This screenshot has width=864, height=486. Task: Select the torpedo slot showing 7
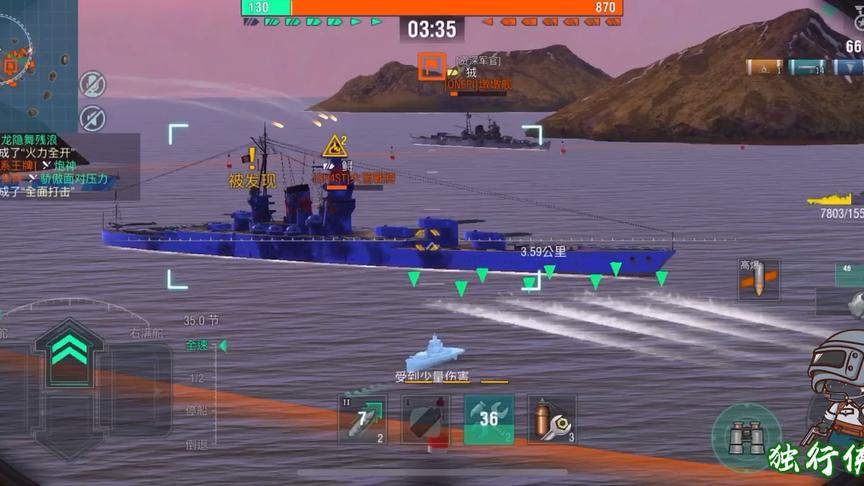coord(362,419)
